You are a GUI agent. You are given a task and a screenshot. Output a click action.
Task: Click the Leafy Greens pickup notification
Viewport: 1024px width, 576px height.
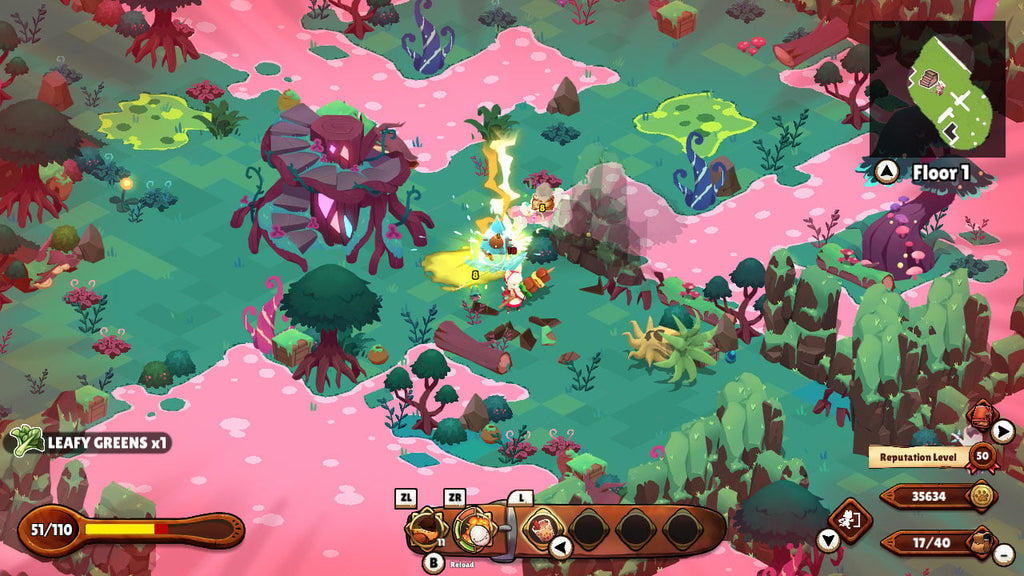88,440
